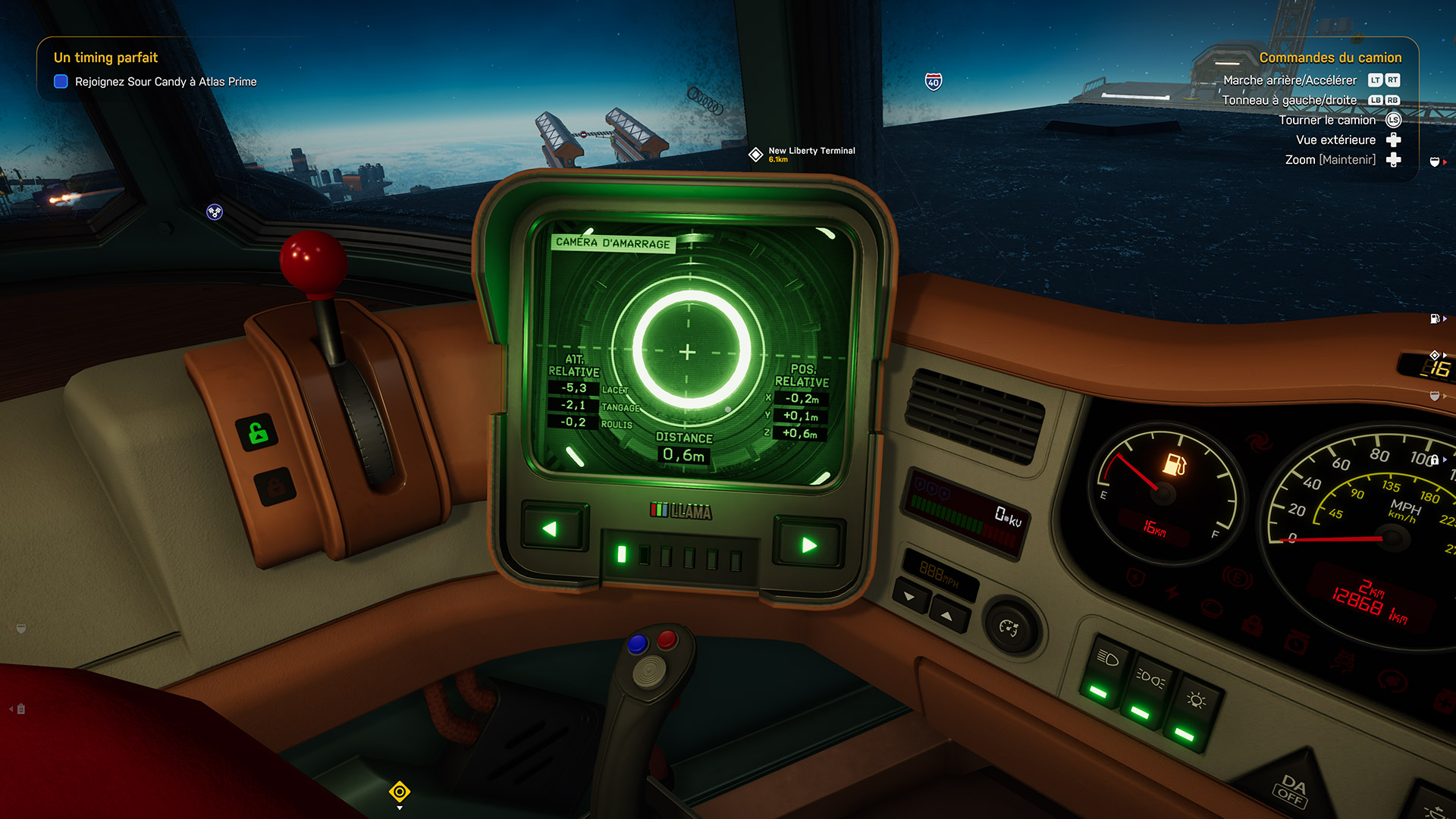Activate the green unlock padlock button

(x=258, y=434)
